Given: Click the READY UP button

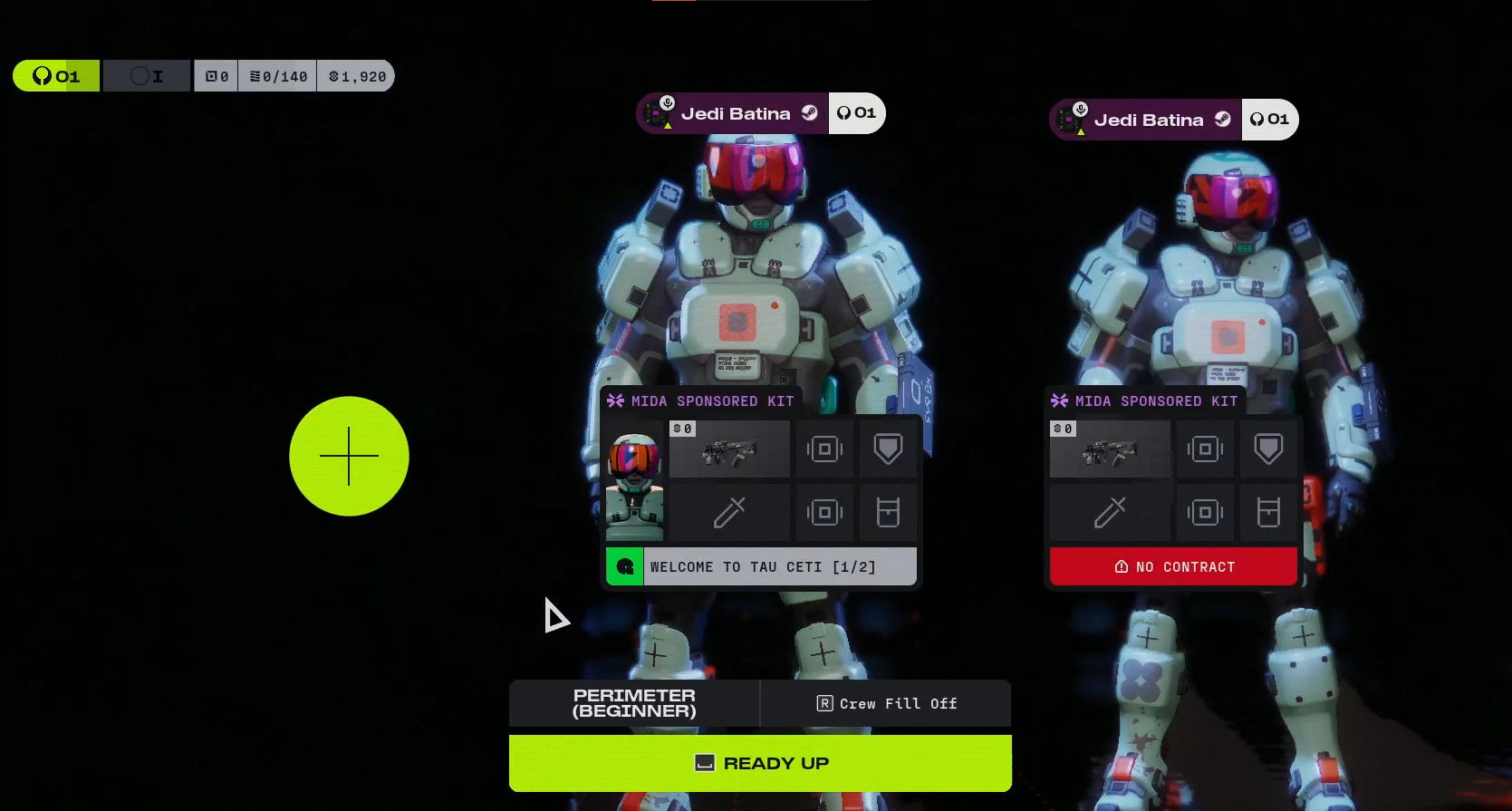Looking at the screenshot, I should 760,763.
